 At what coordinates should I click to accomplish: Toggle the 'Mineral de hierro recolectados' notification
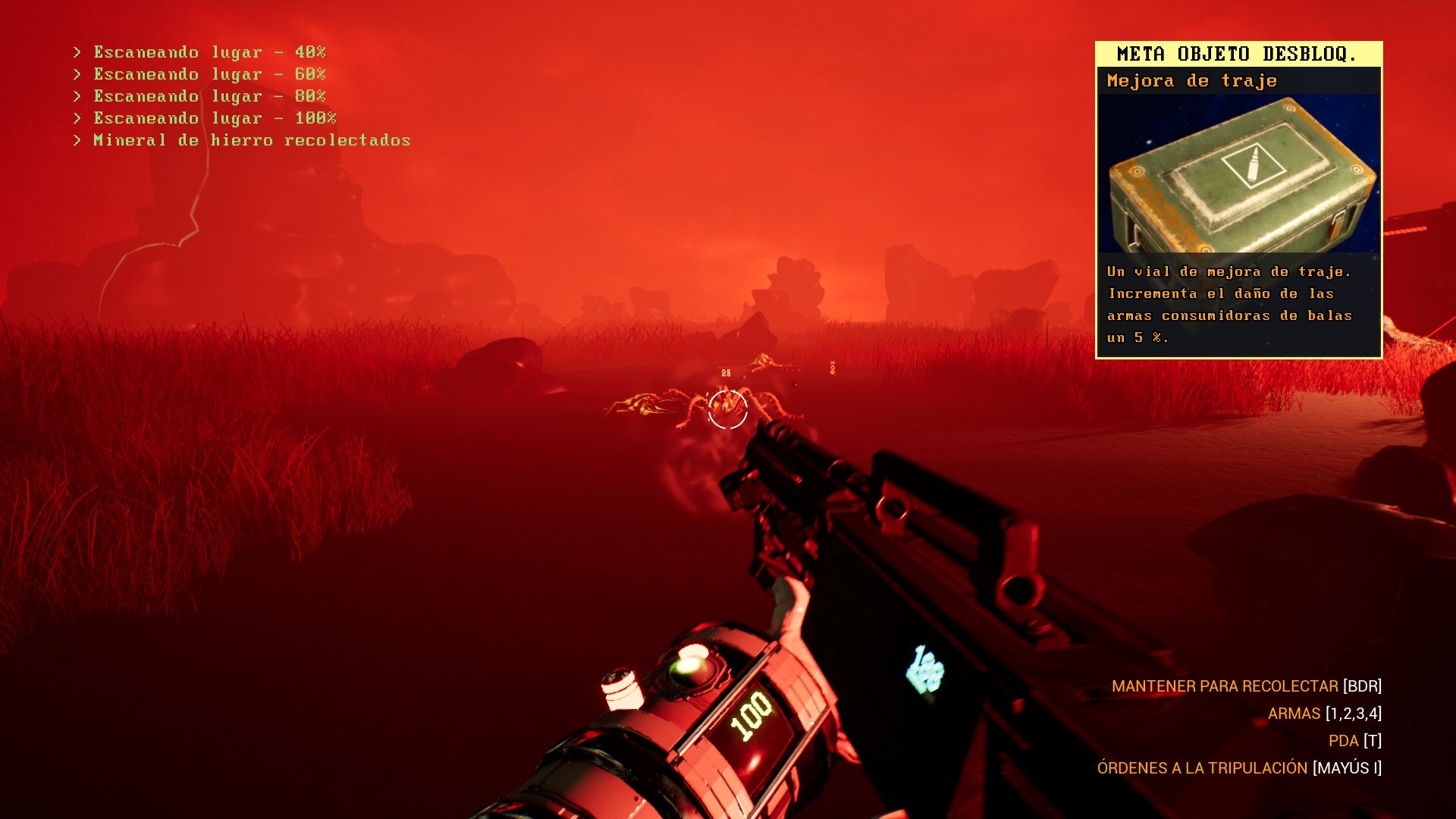pyautogui.click(x=243, y=140)
